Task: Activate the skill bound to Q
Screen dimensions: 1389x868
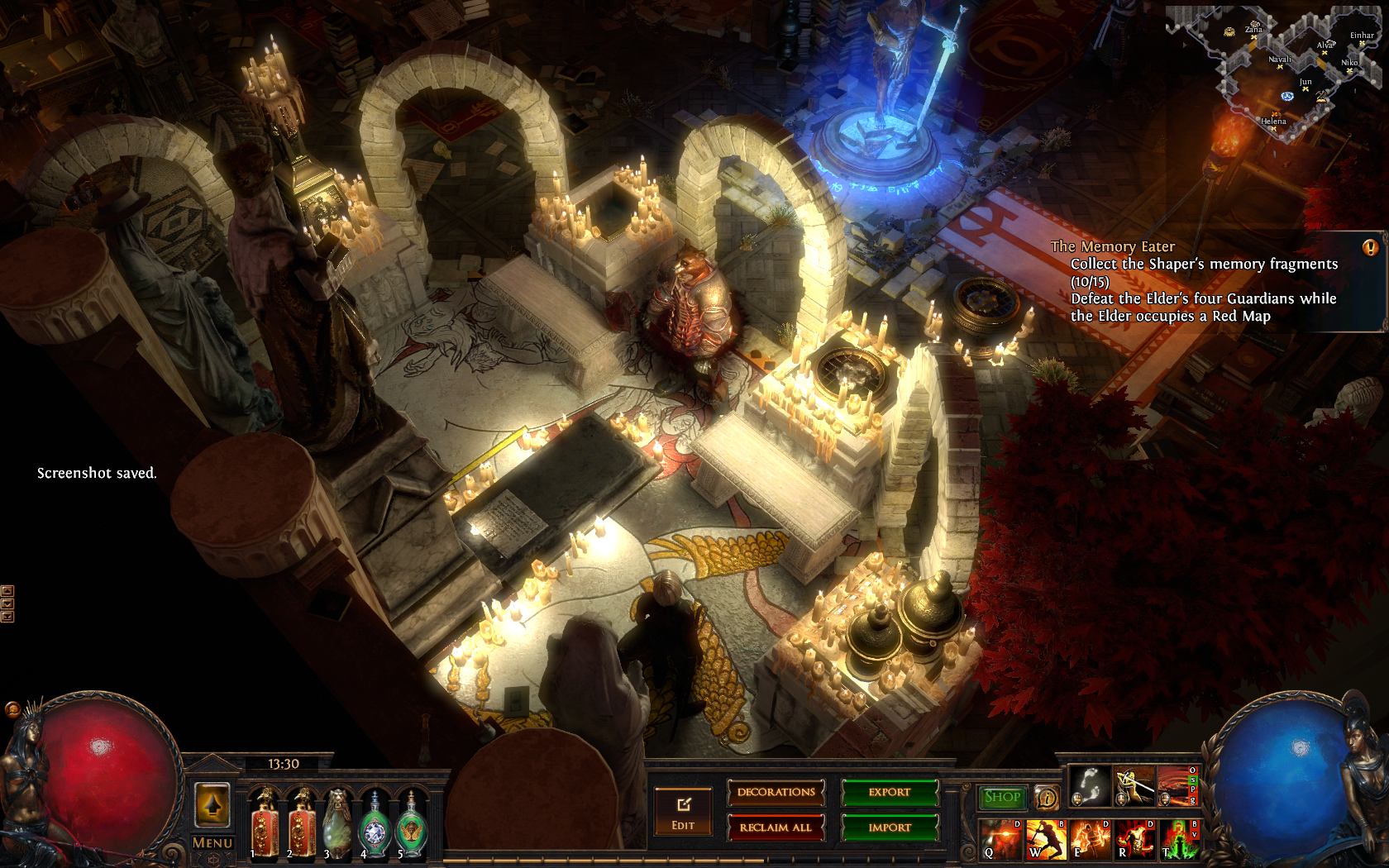Action: [1000, 839]
